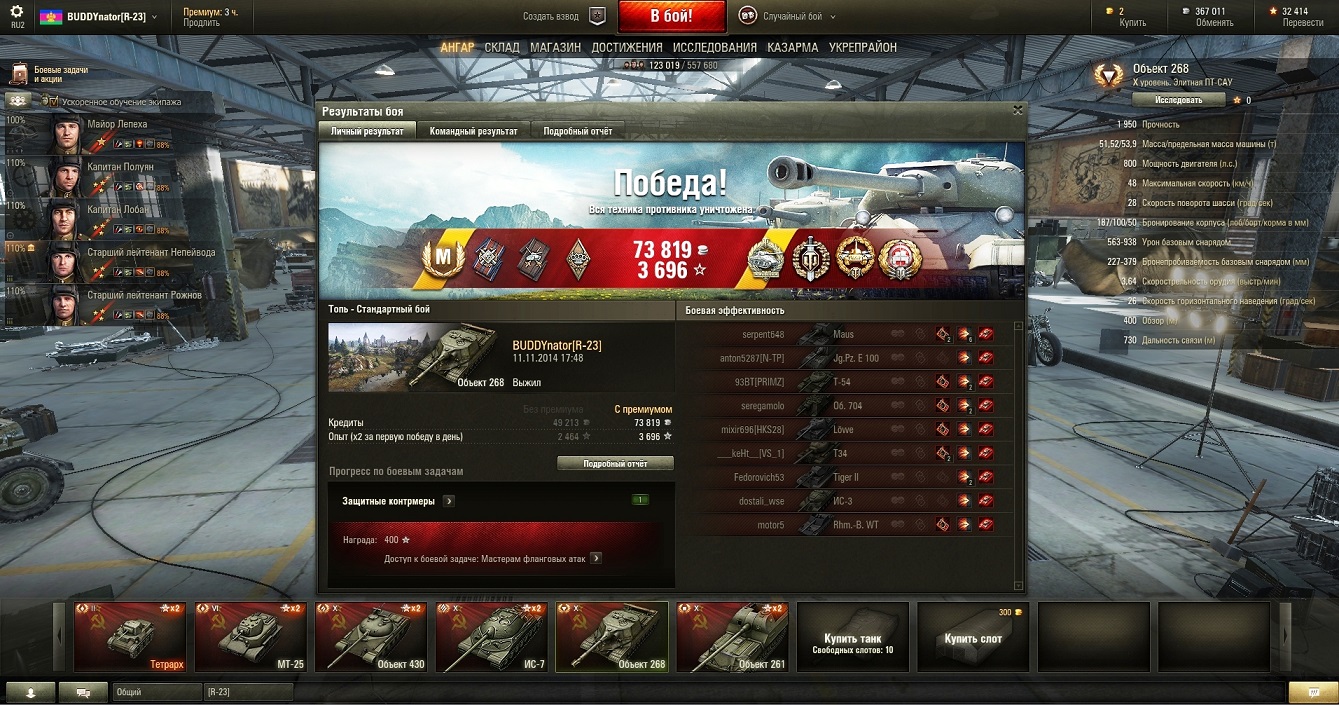Open the СКЛАД menu section
The height and width of the screenshot is (705, 1339).
pos(502,47)
